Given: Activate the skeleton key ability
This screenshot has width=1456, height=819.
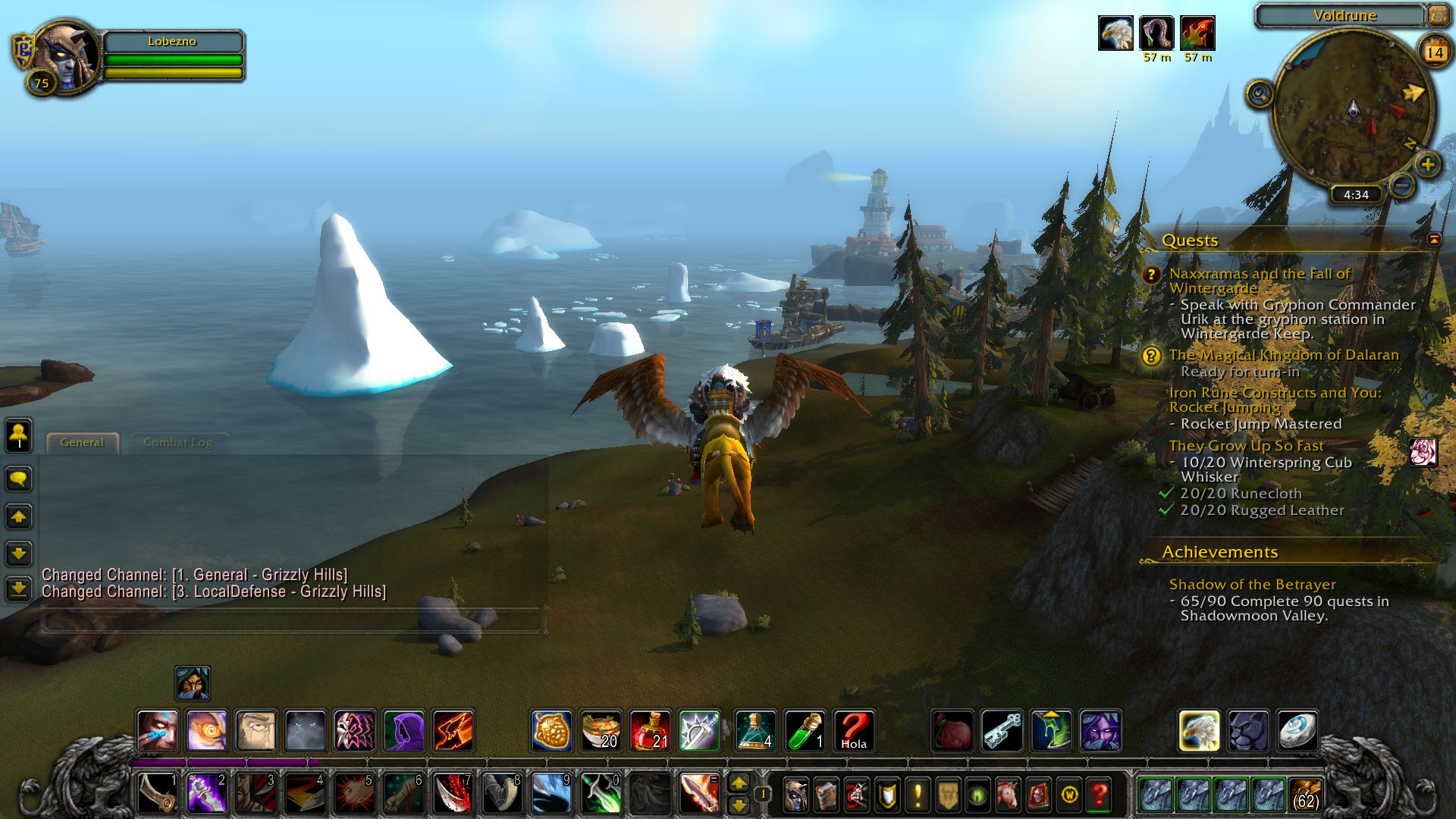Looking at the screenshot, I should pos(1002,731).
